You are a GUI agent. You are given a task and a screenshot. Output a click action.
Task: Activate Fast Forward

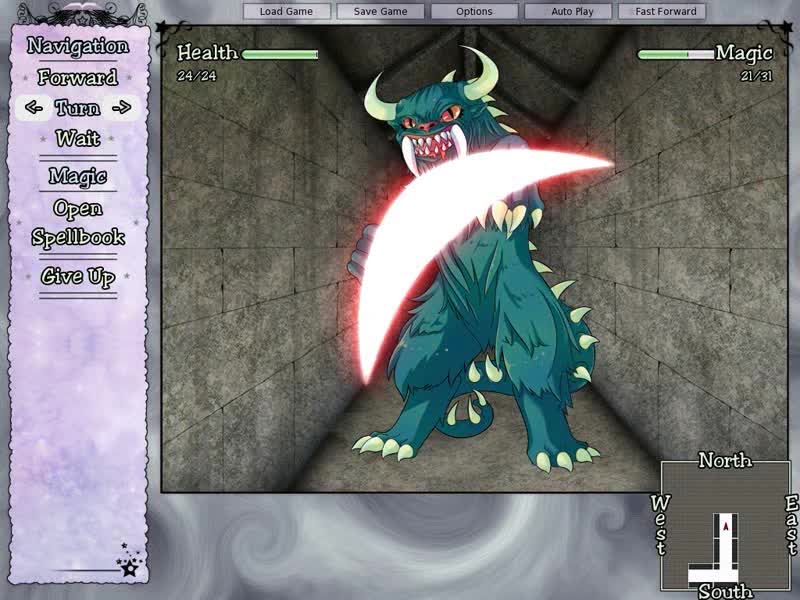coord(666,12)
